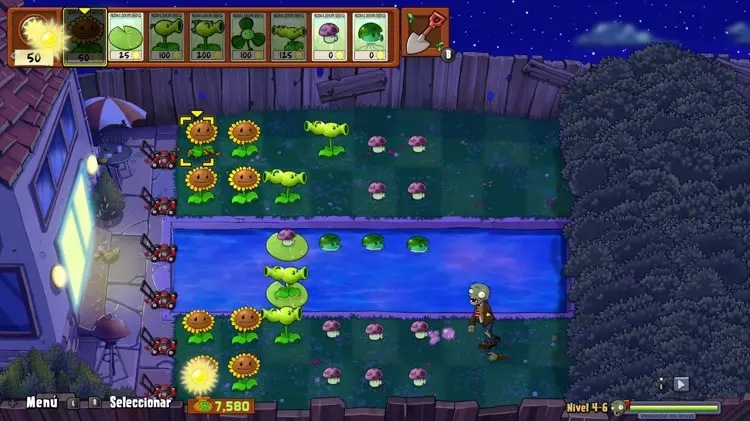Choose the green Sea-shroom seed packet

click(x=368, y=38)
